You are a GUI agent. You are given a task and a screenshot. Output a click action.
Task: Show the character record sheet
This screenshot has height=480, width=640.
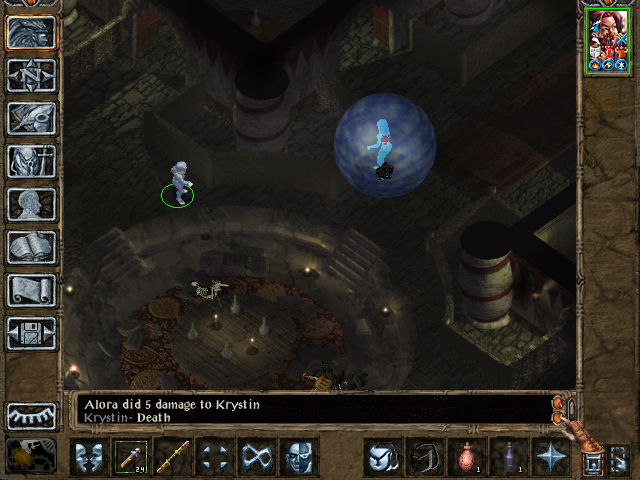(x=32, y=204)
